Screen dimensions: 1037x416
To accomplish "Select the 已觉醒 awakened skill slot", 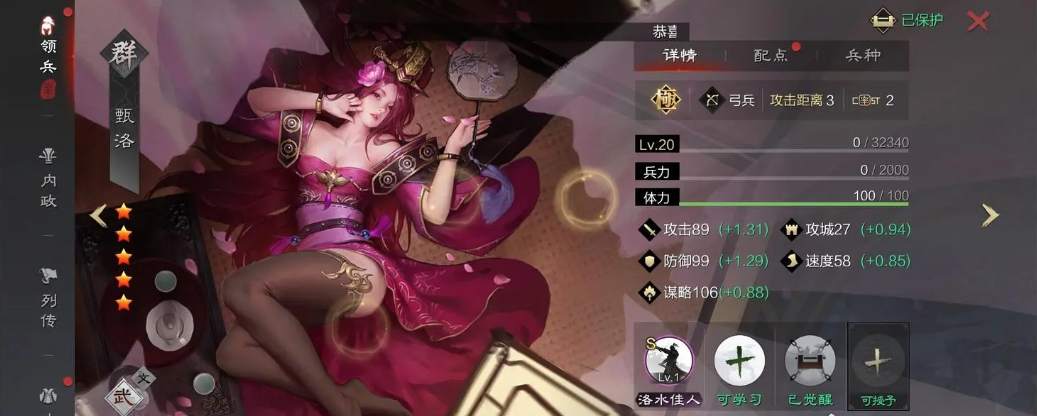I will (x=809, y=361).
